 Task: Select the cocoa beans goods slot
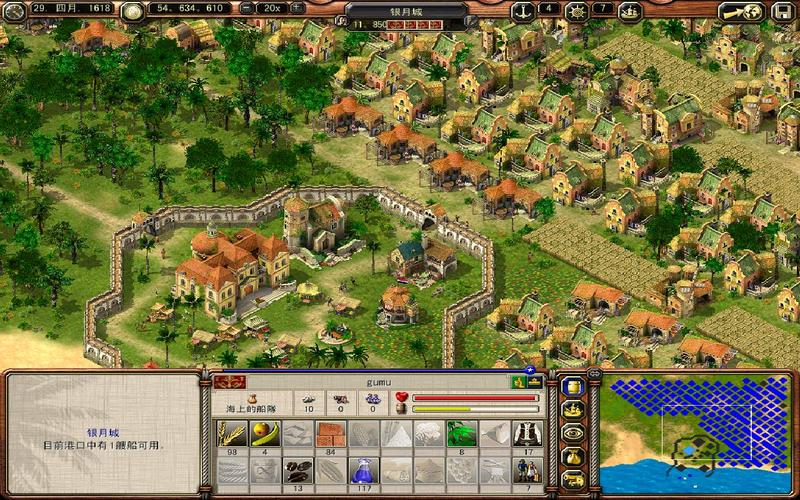tap(297, 469)
